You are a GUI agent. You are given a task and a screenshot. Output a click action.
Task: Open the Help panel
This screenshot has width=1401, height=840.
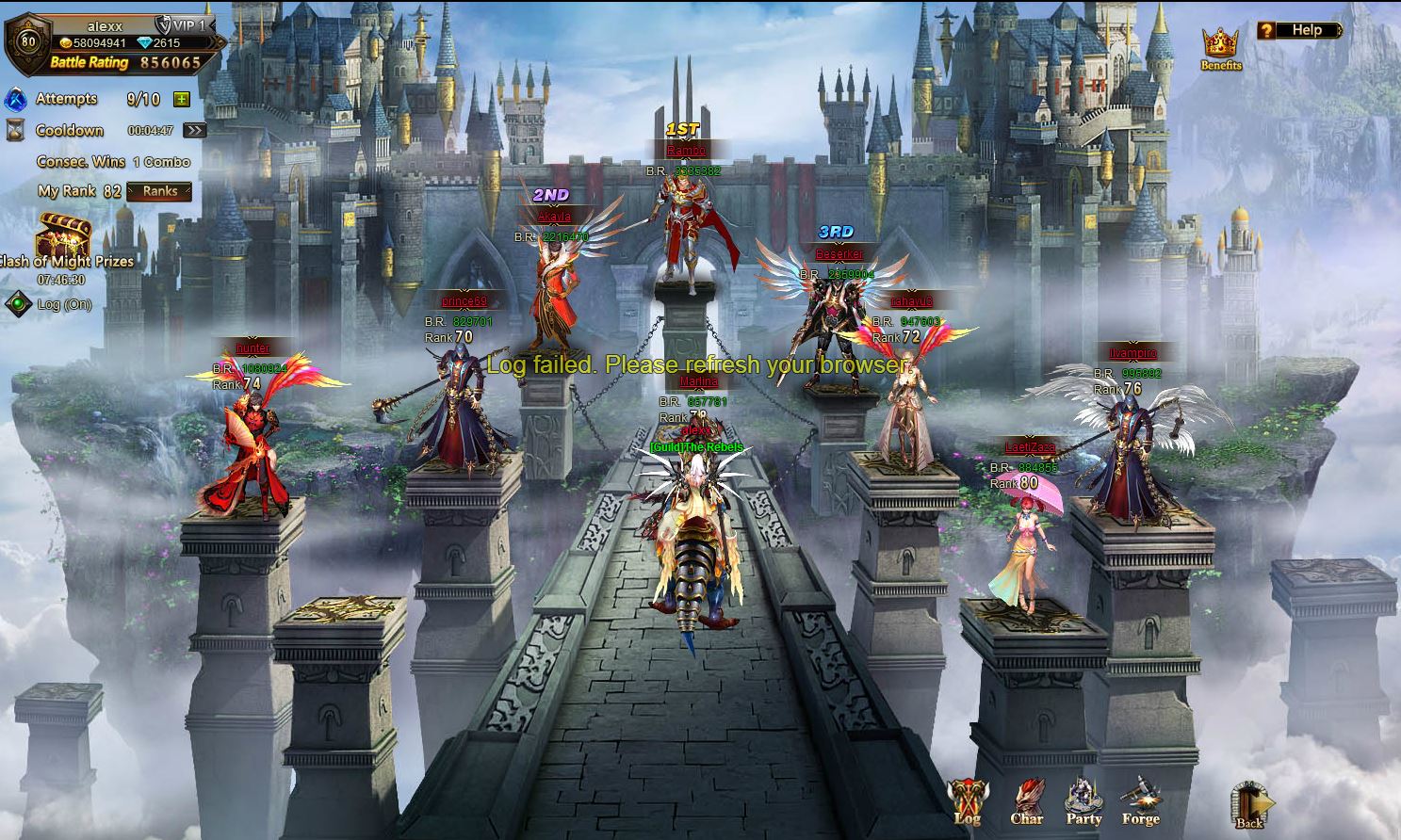1299,30
